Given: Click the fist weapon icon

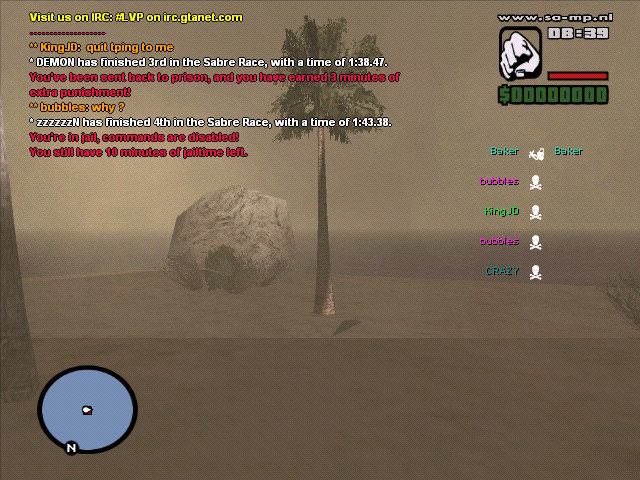Looking at the screenshot, I should coord(521,53).
